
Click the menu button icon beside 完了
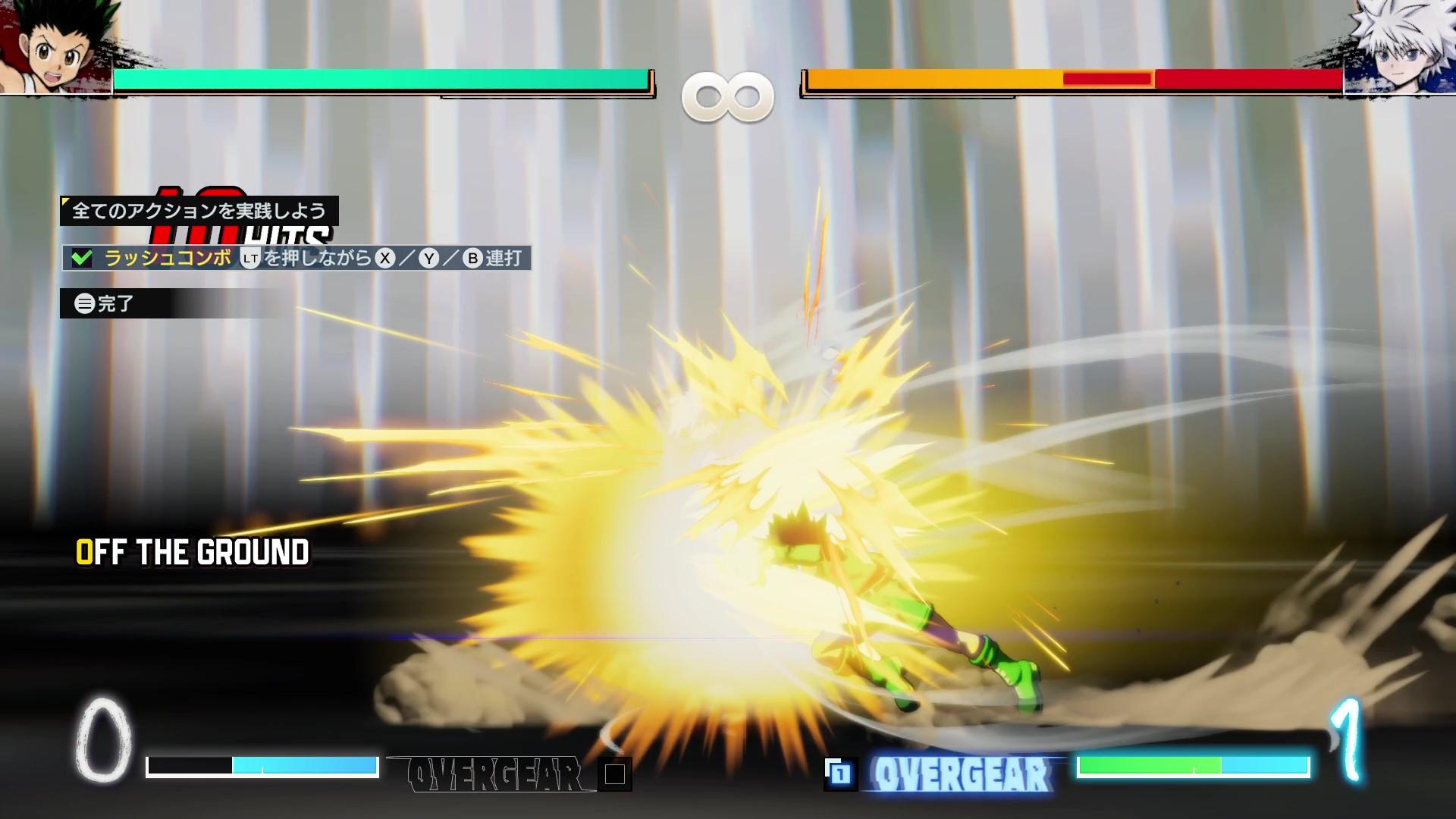point(86,302)
